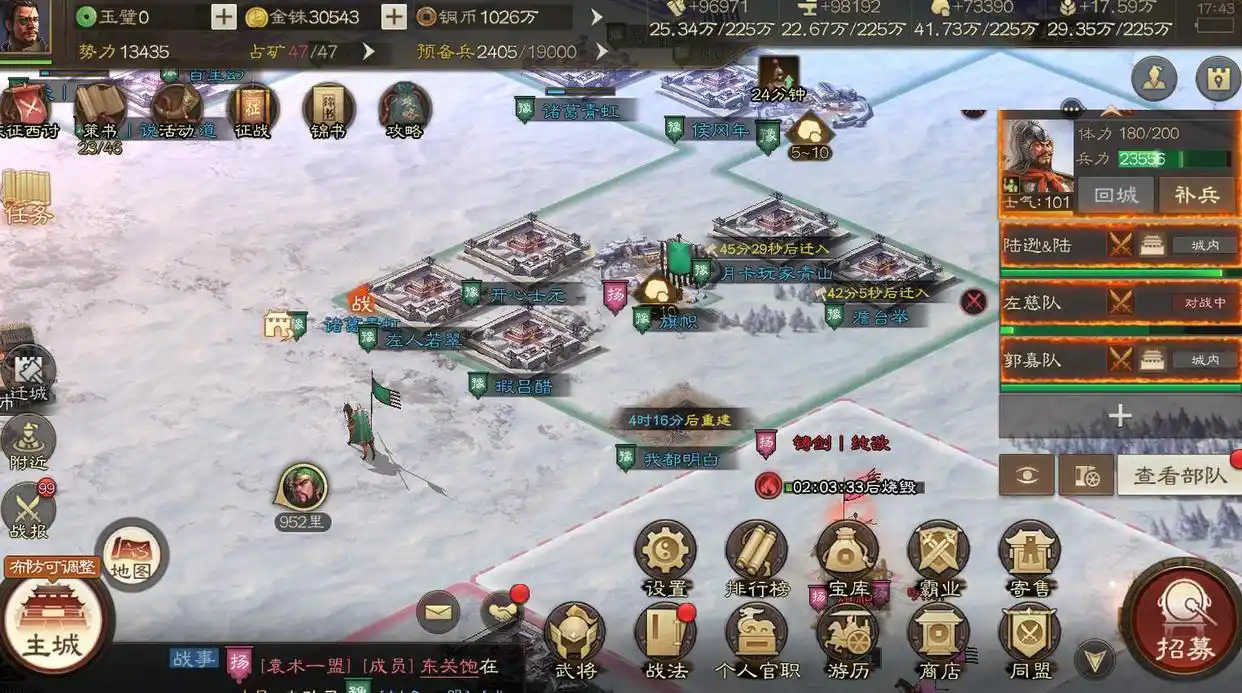Open the 任务 quests scroll

point(26,195)
